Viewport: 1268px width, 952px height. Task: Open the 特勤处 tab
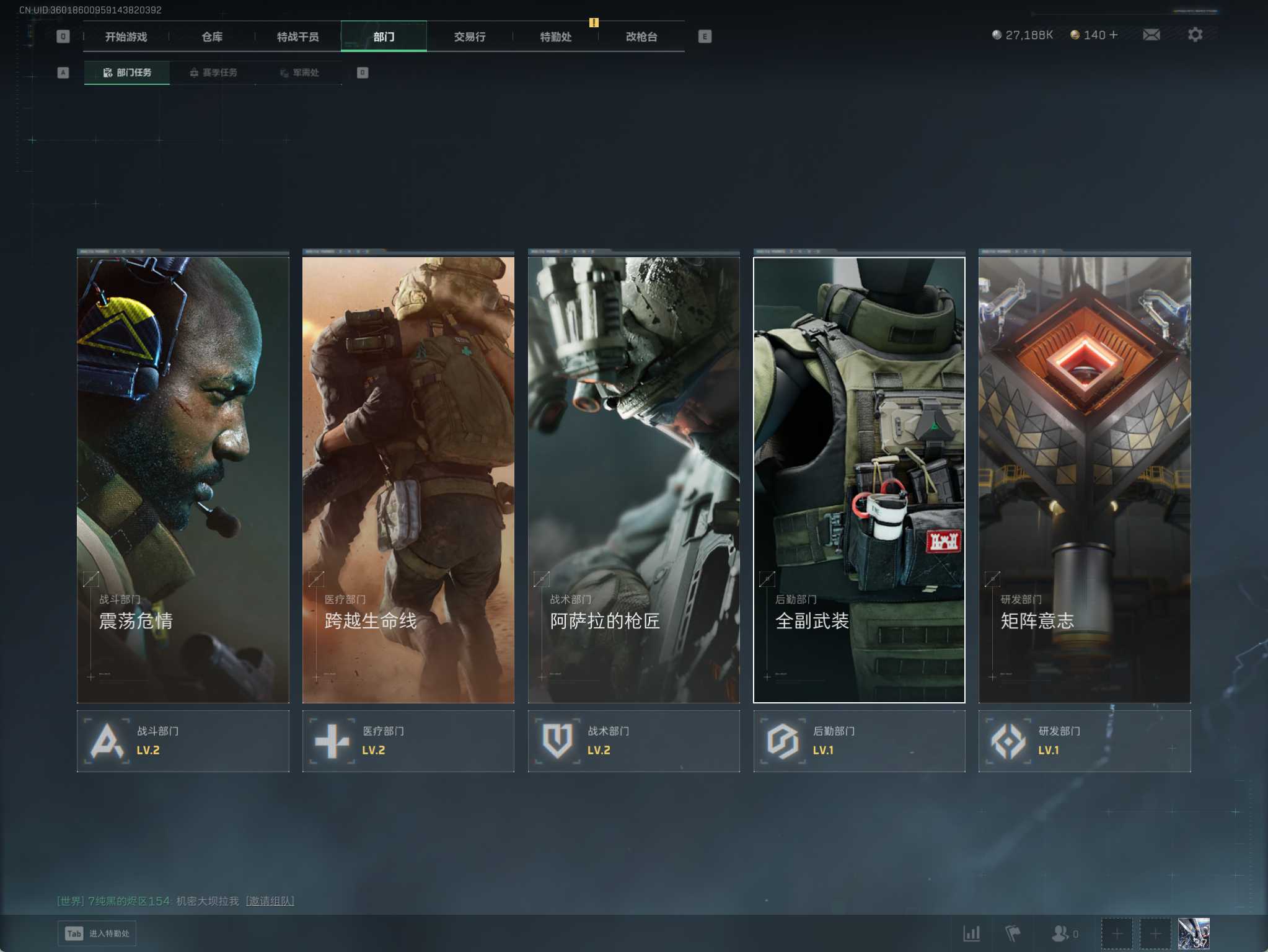555,37
